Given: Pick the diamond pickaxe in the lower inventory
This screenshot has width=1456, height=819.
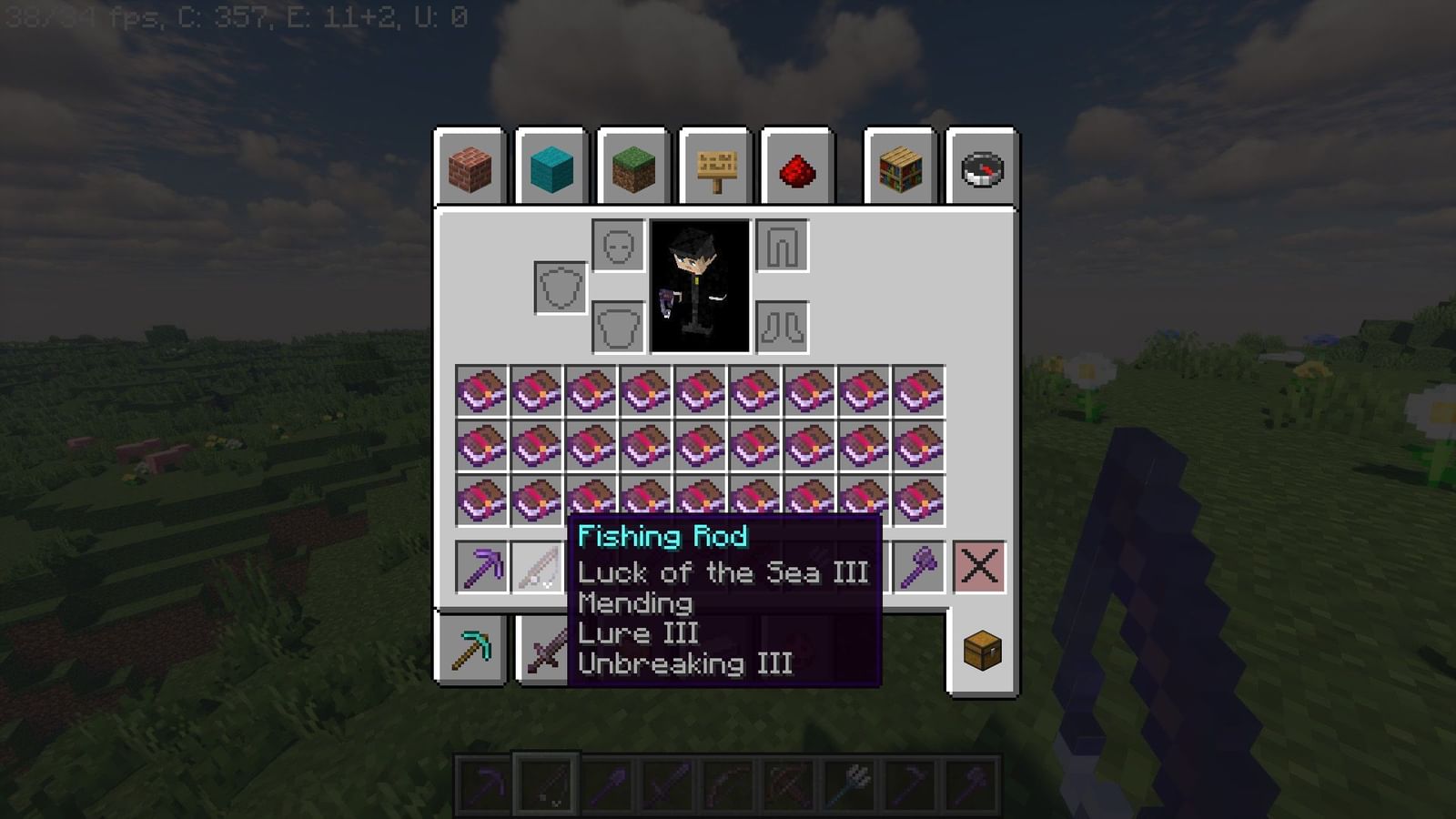Looking at the screenshot, I should tap(474, 648).
